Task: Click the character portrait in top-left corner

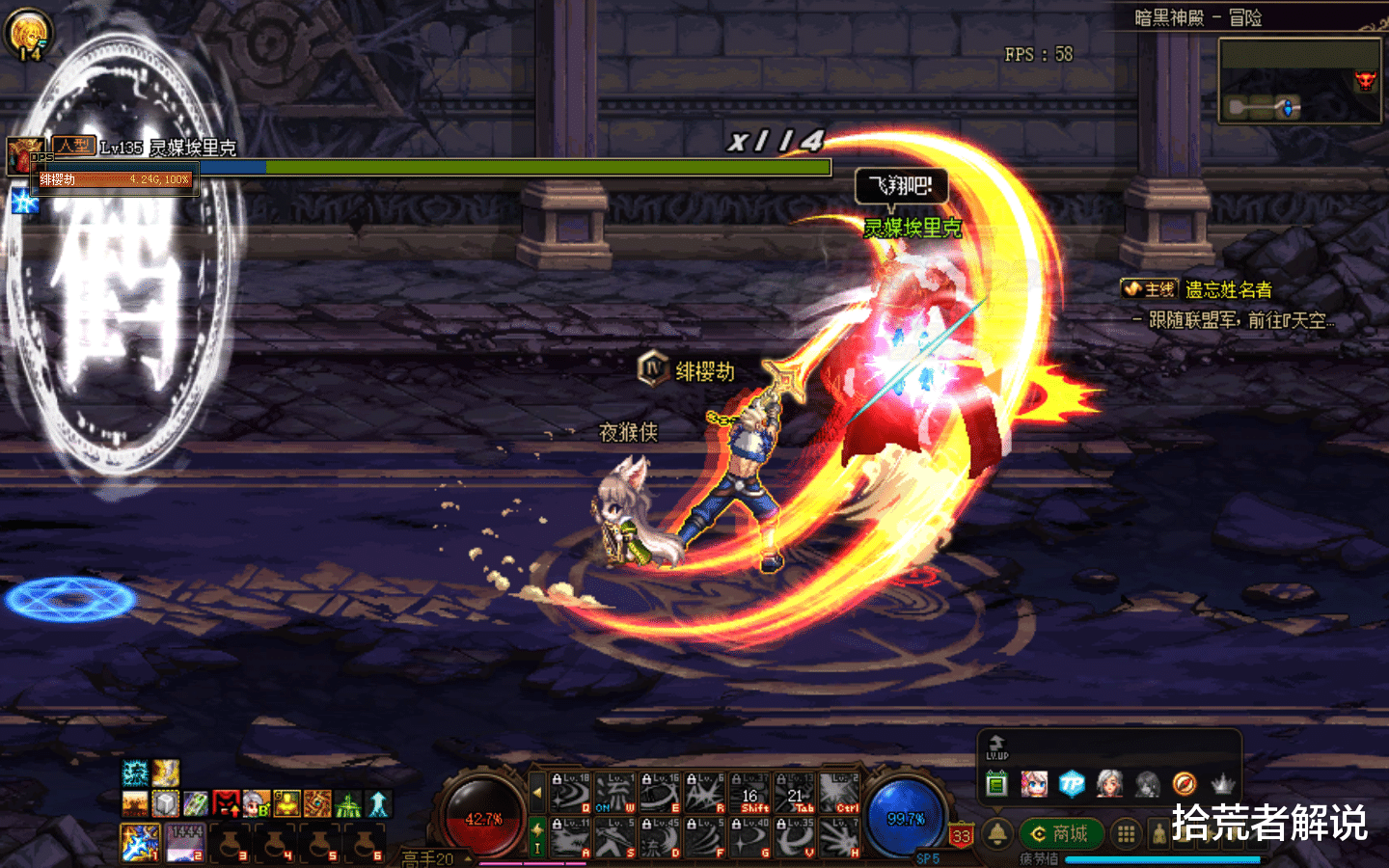Action: (28, 33)
